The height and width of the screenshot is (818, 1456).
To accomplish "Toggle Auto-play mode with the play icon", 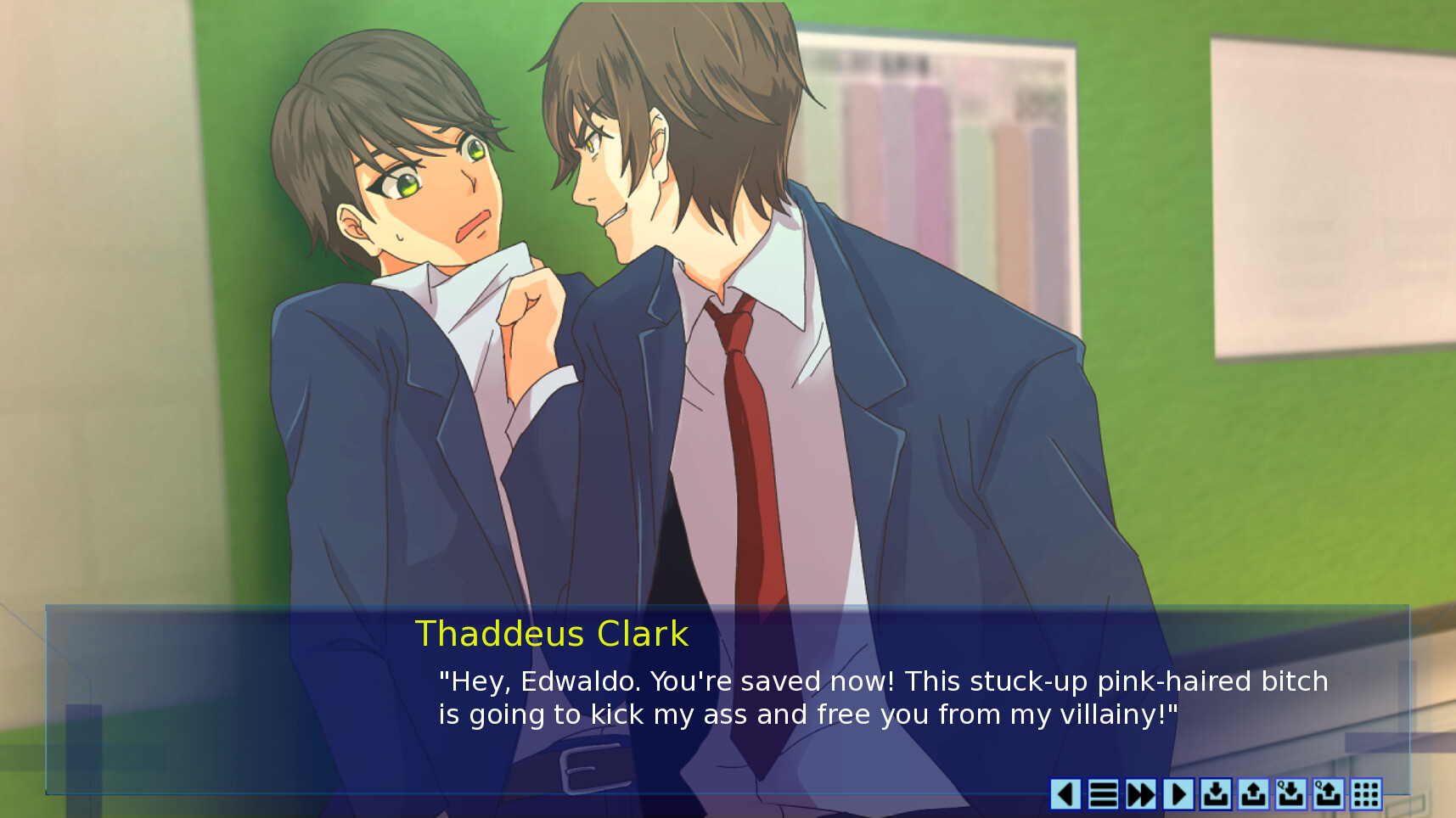I will 1178,795.
